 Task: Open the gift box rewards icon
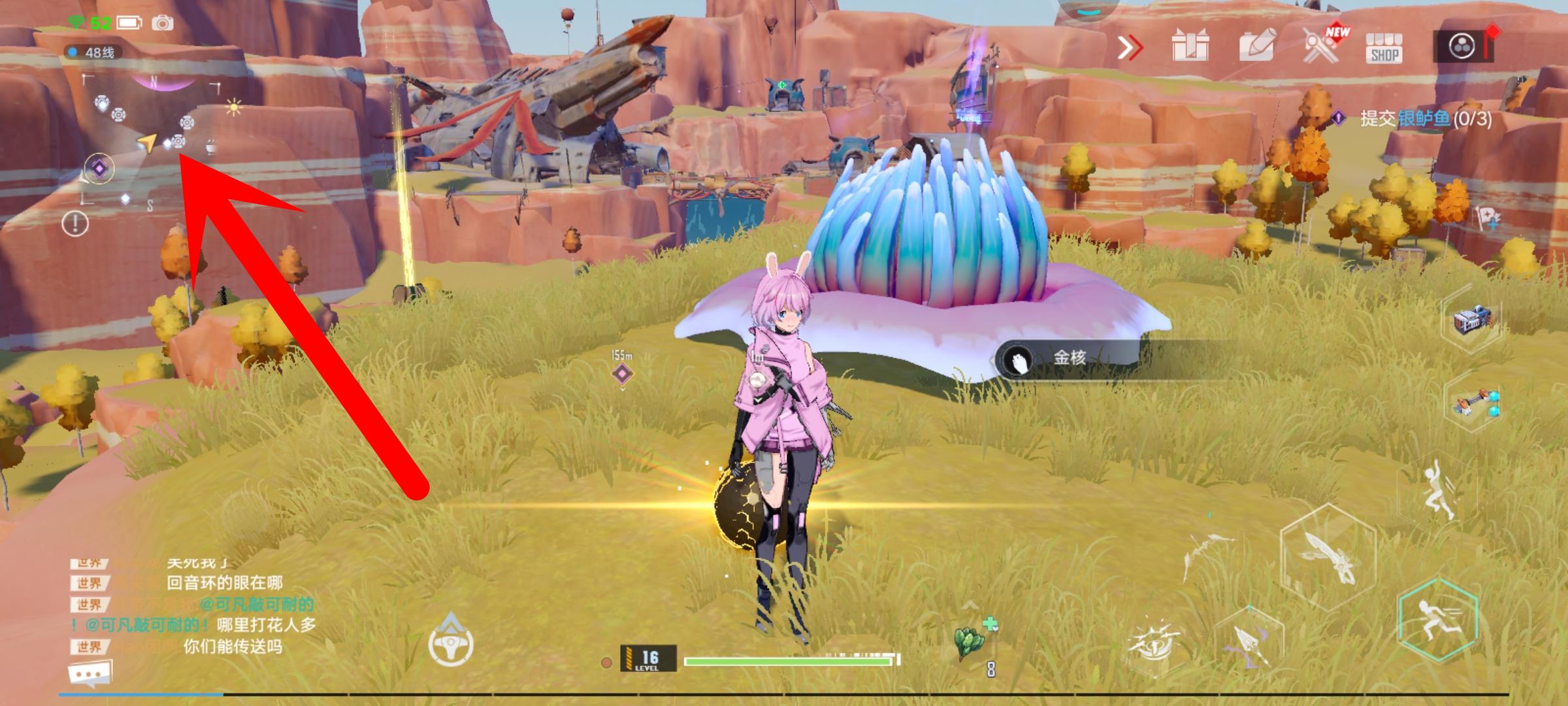[x=1190, y=47]
